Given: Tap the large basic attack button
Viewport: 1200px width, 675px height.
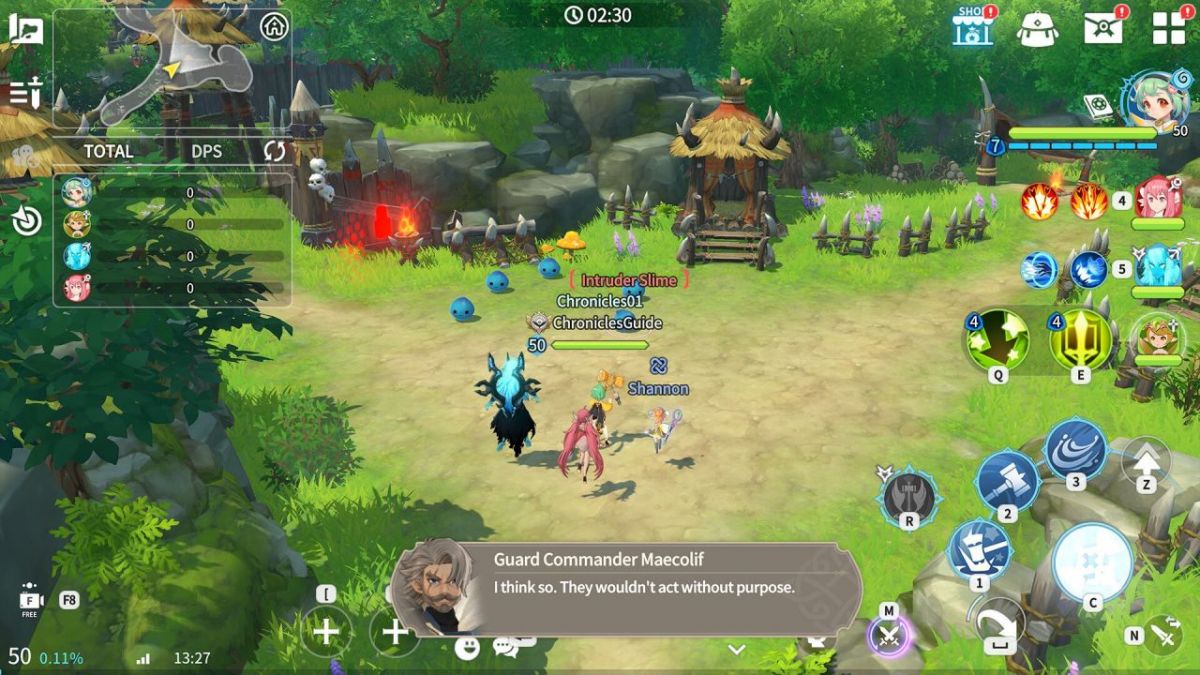Looking at the screenshot, I should point(1092,562).
